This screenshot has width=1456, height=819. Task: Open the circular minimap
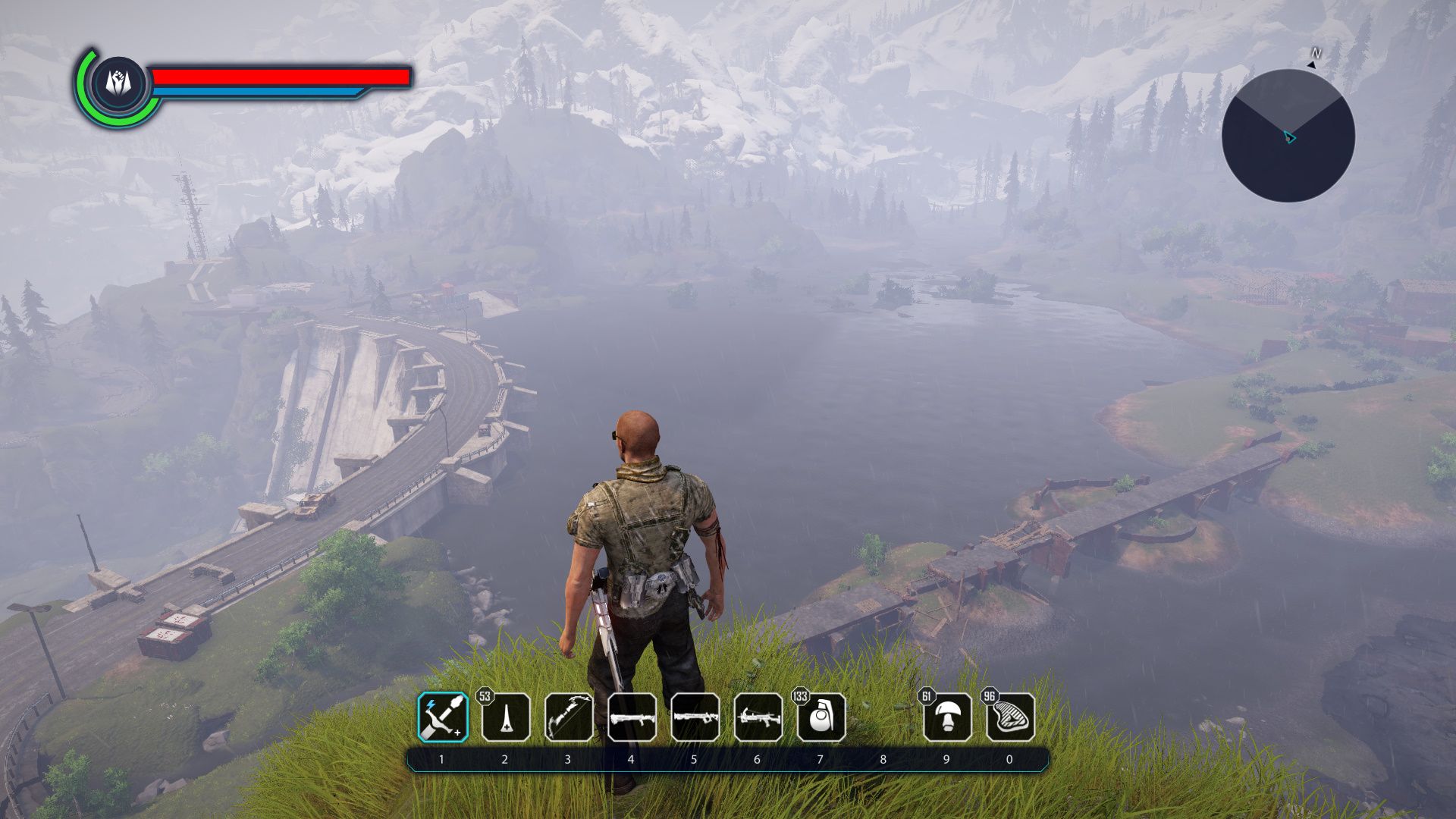1288,136
